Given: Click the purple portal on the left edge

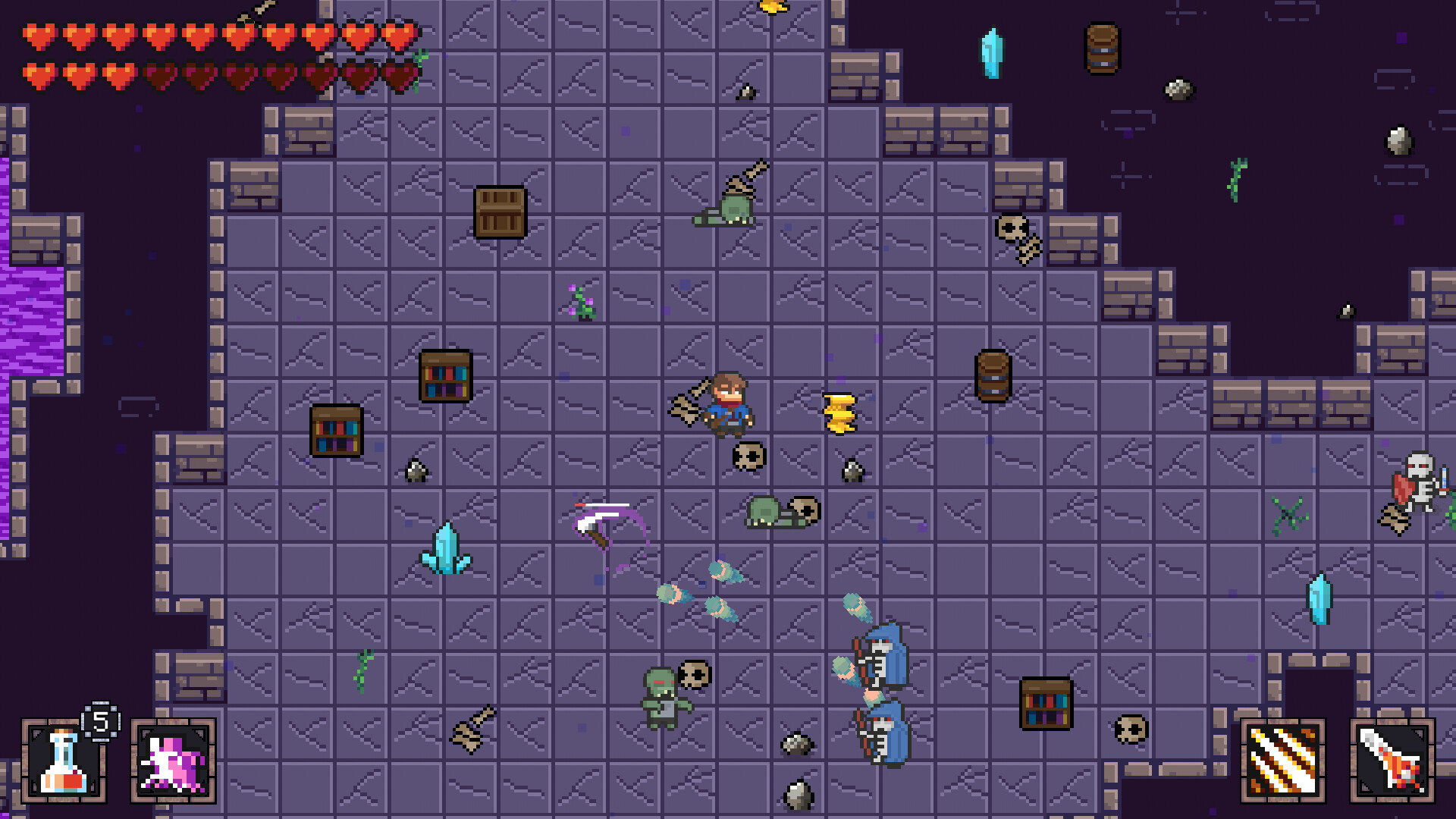Looking at the screenshot, I should pyautogui.click(x=29, y=318).
